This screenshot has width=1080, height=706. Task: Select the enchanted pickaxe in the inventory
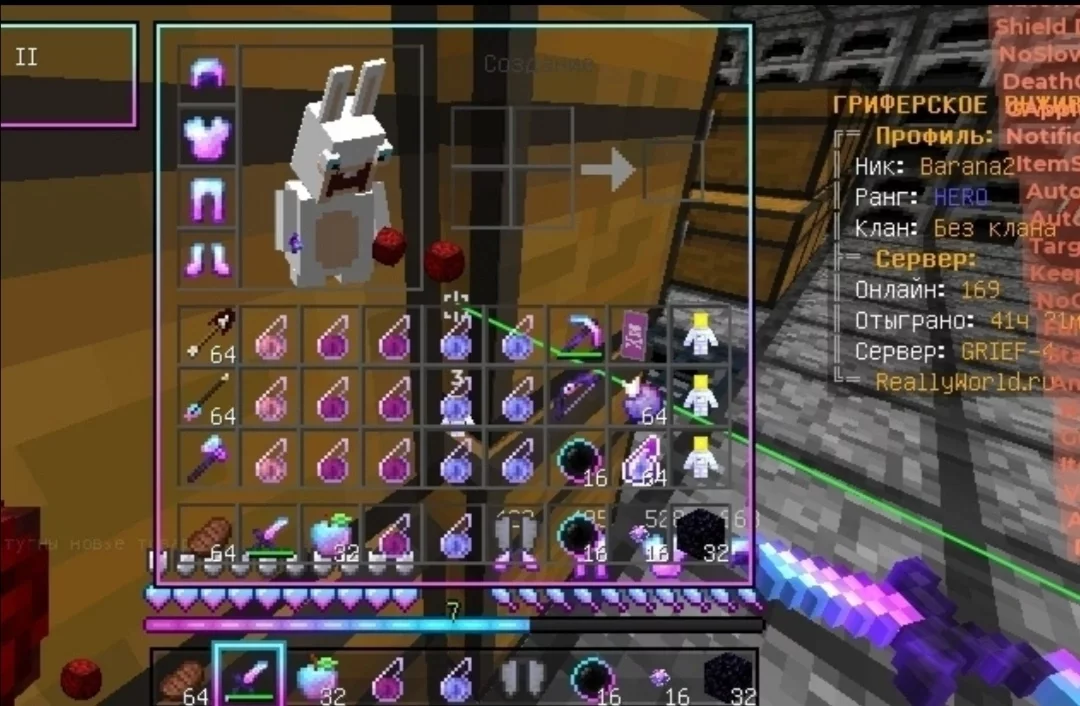tap(579, 334)
